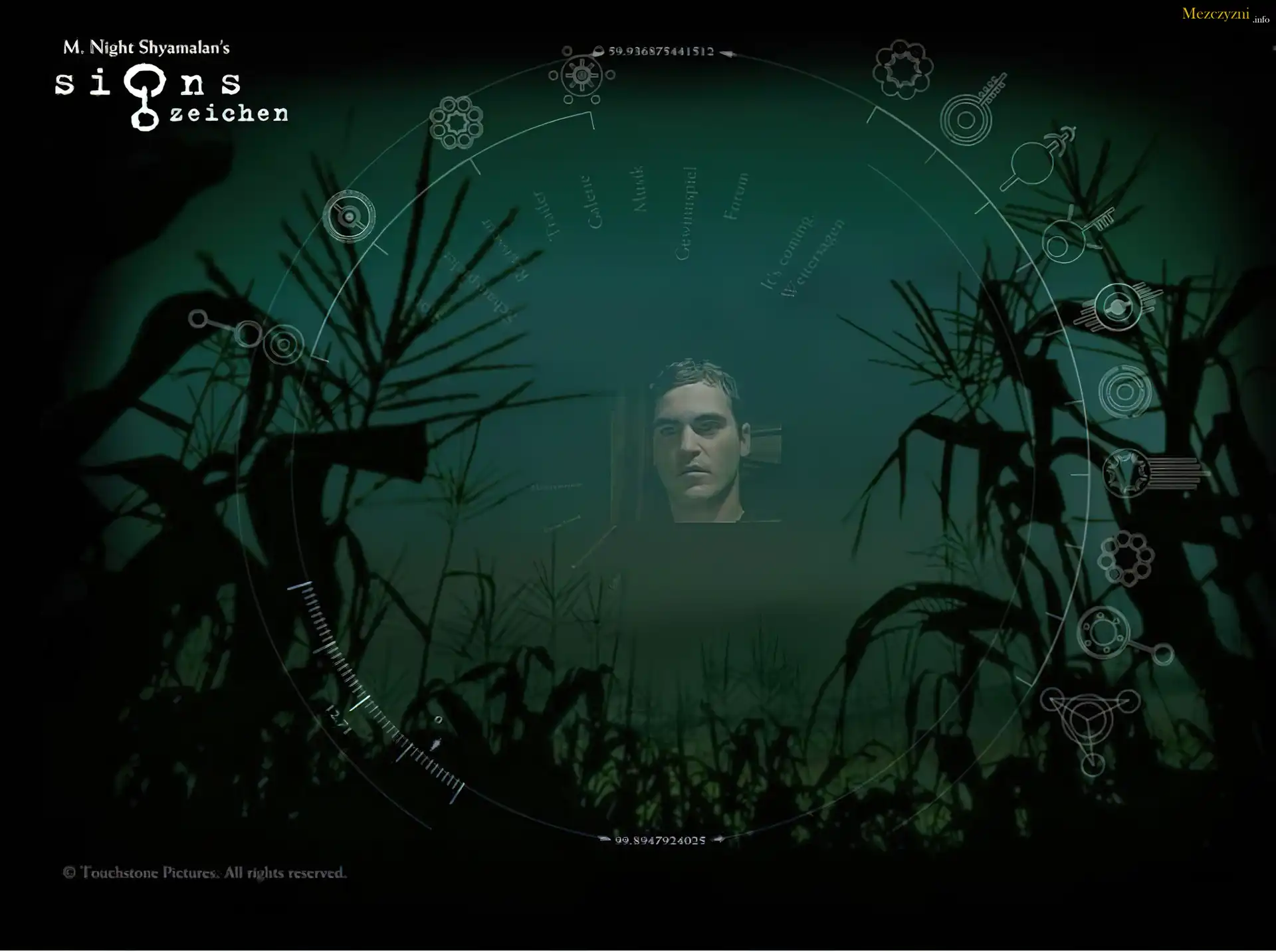Click the three linked circles chain symbol
Screen dimensions: 1276x952
(x=248, y=335)
